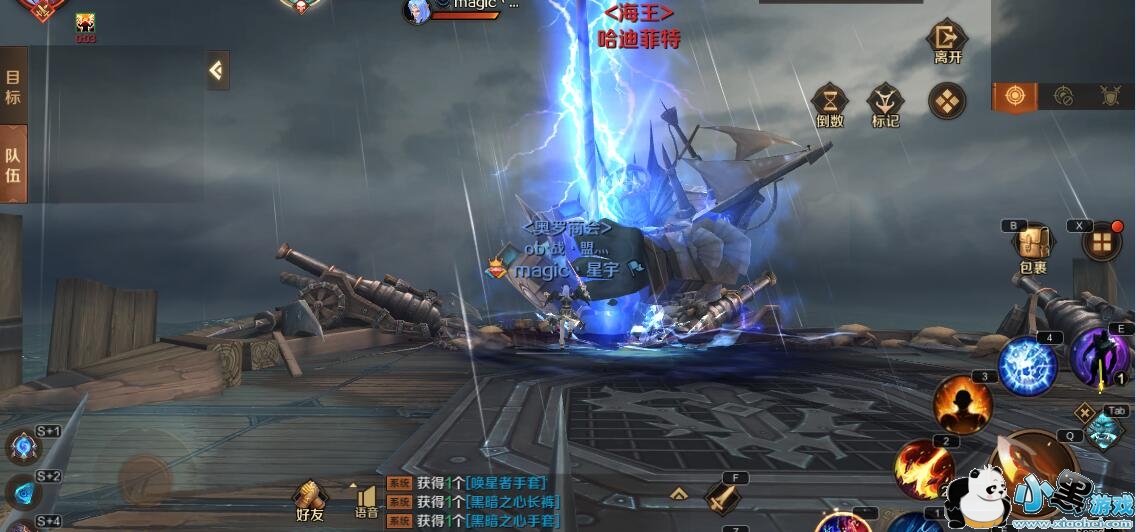Open the four-square grid menu button
The width and height of the screenshot is (1136, 532).
coord(1102,242)
